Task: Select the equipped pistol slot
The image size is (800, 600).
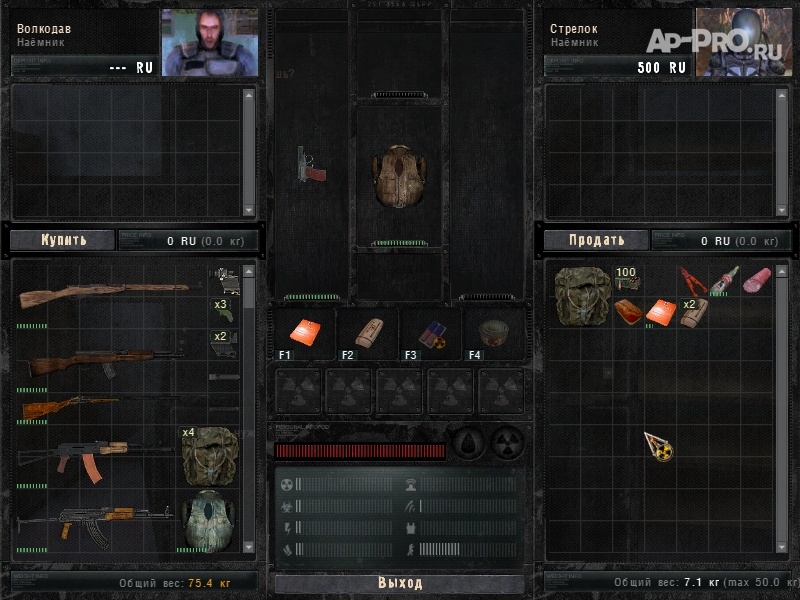Action: 312,166
